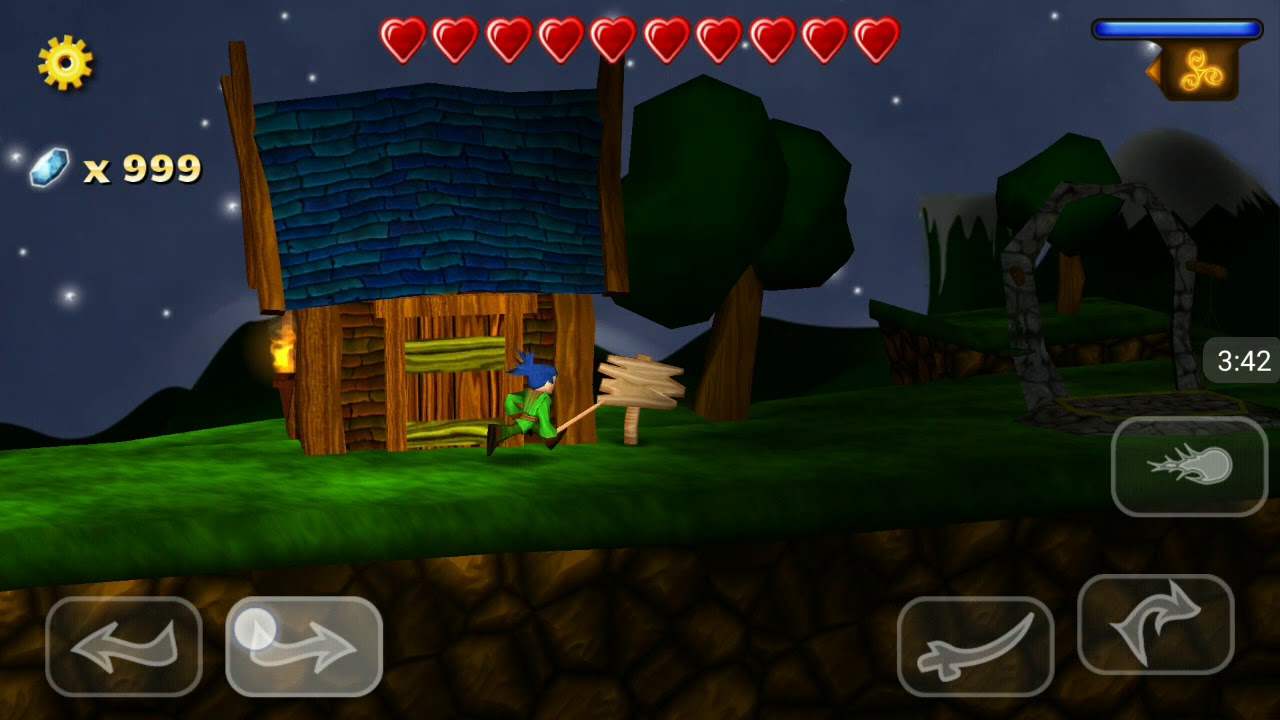Open settings with the yellow gear icon
Image resolution: width=1280 pixels, height=720 pixels.
point(65,62)
